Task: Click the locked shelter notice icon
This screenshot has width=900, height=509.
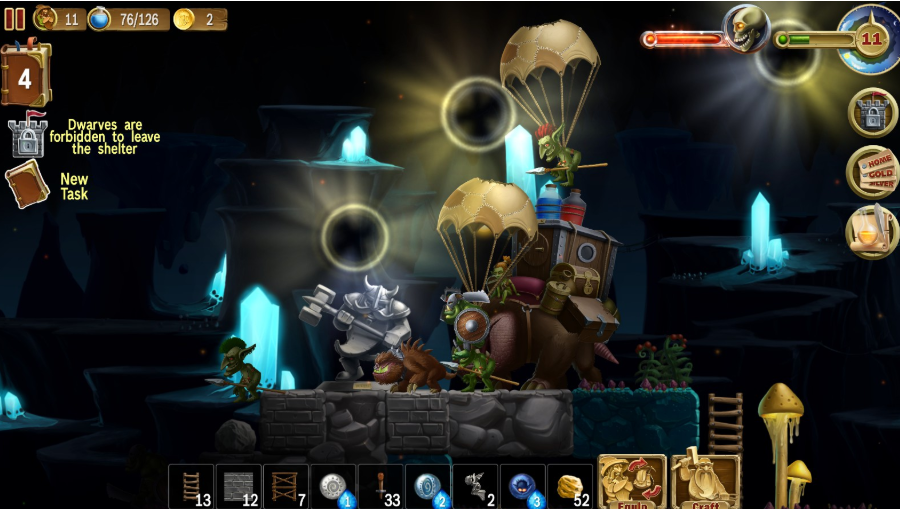Action: point(28,135)
